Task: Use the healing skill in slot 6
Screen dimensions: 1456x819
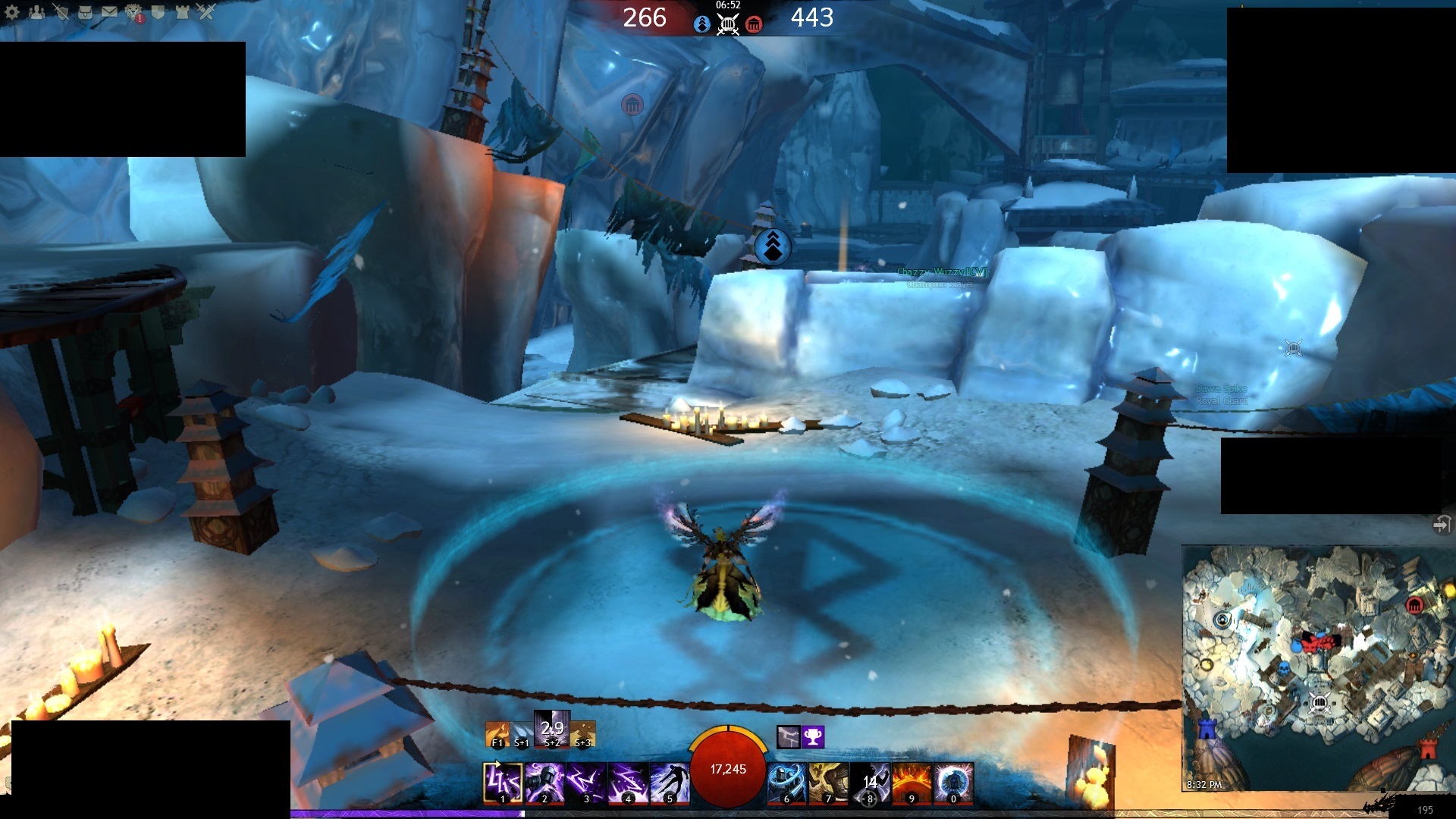Action: (787, 783)
